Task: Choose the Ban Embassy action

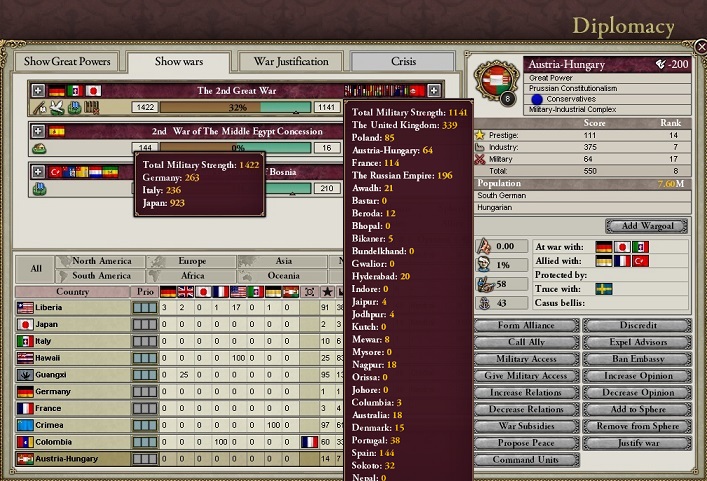Action: click(x=636, y=359)
